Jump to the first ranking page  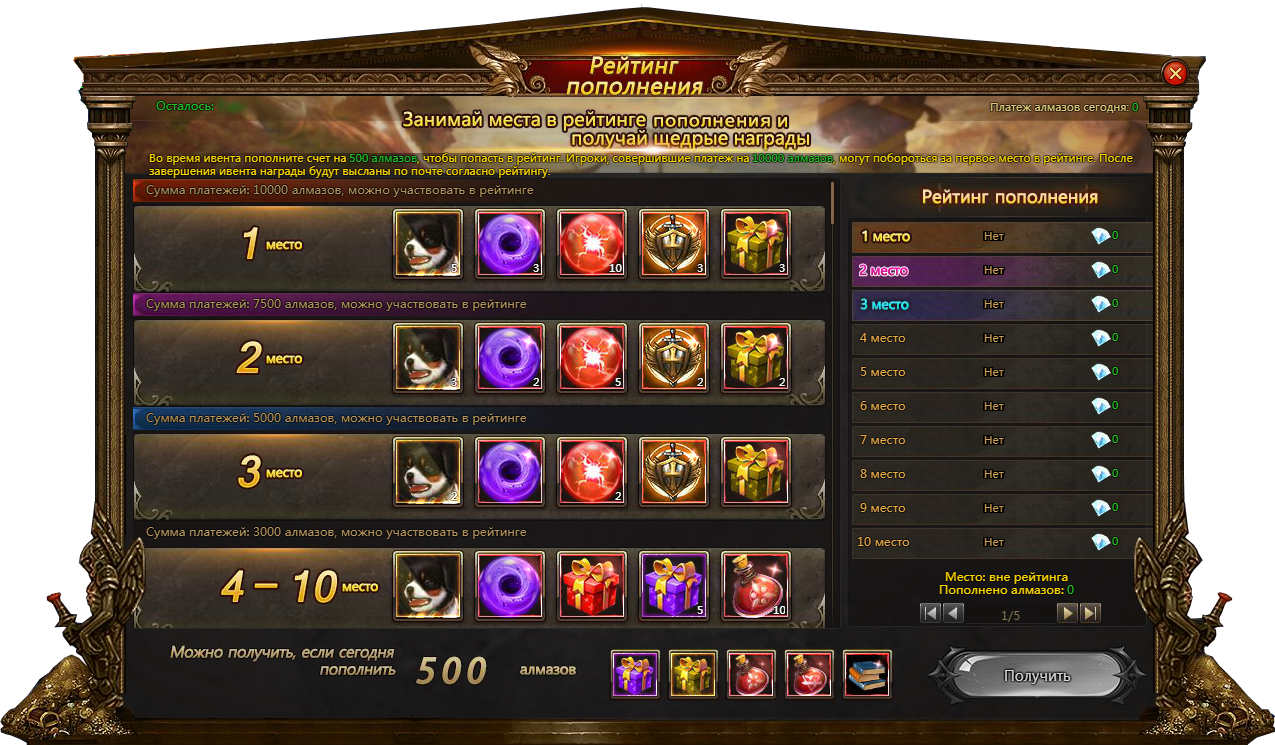pos(931,613)
